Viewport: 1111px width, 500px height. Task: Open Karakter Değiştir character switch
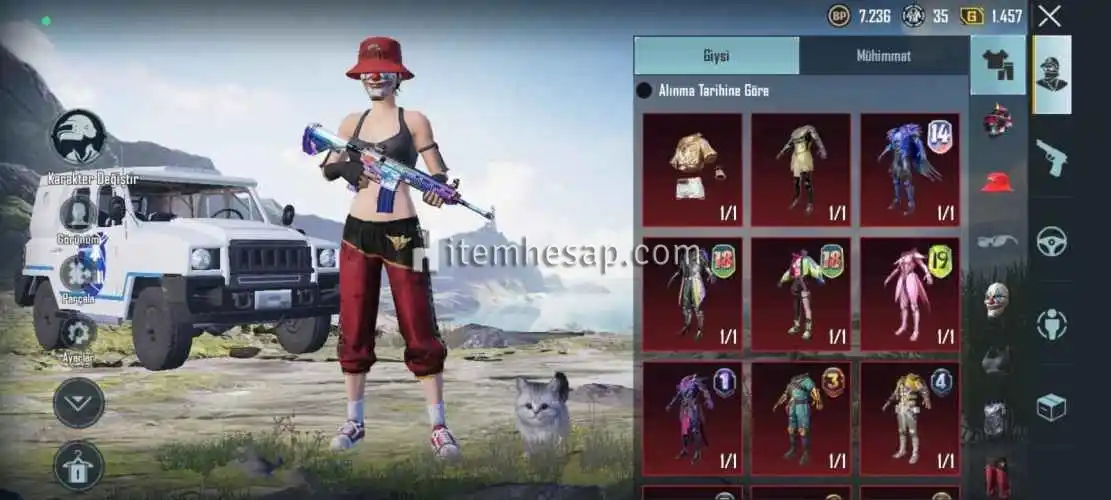pos(79,137)
